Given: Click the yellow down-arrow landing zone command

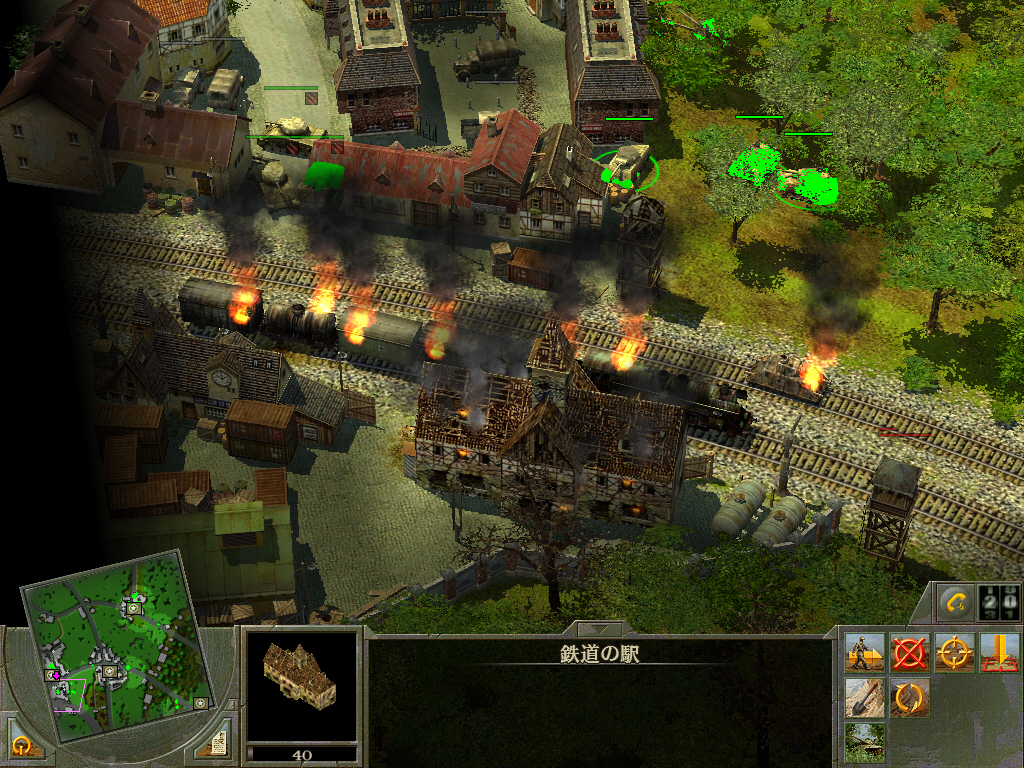Looking at the screenshot, I should pos(999,652).
